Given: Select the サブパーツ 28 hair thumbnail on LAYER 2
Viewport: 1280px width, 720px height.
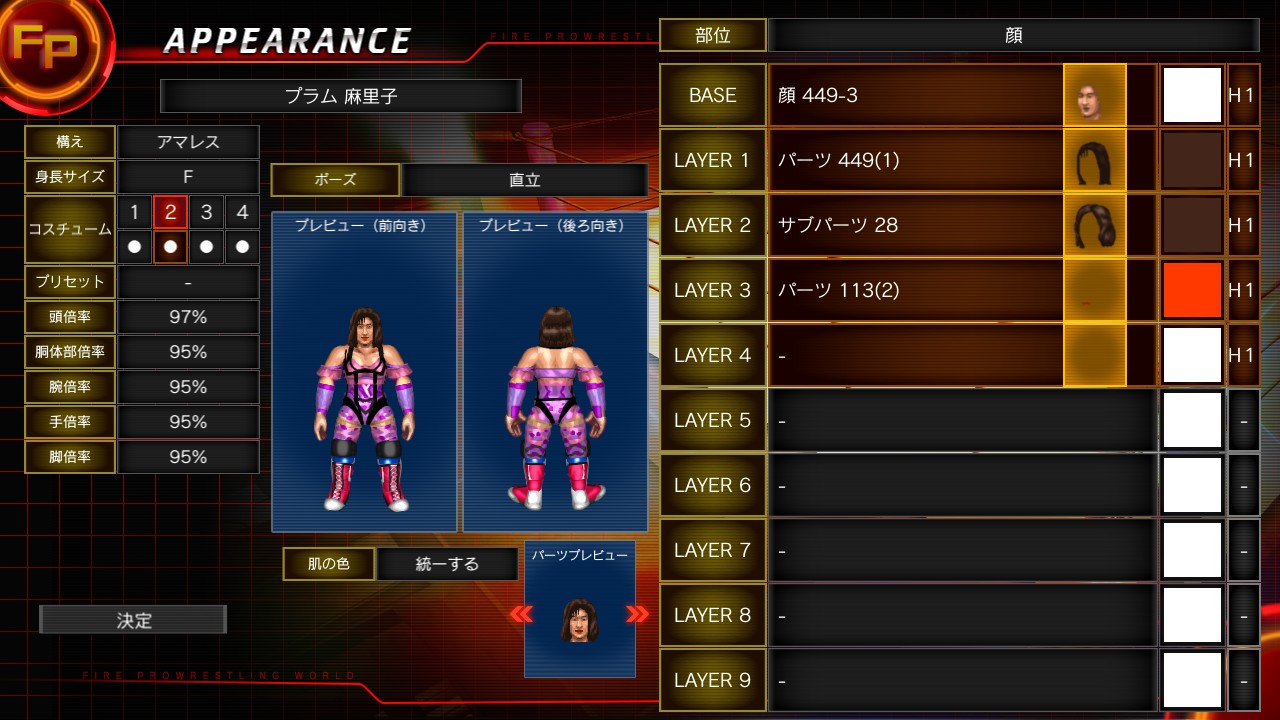Looking at the screenshot, I should [x=1094, y=225].
